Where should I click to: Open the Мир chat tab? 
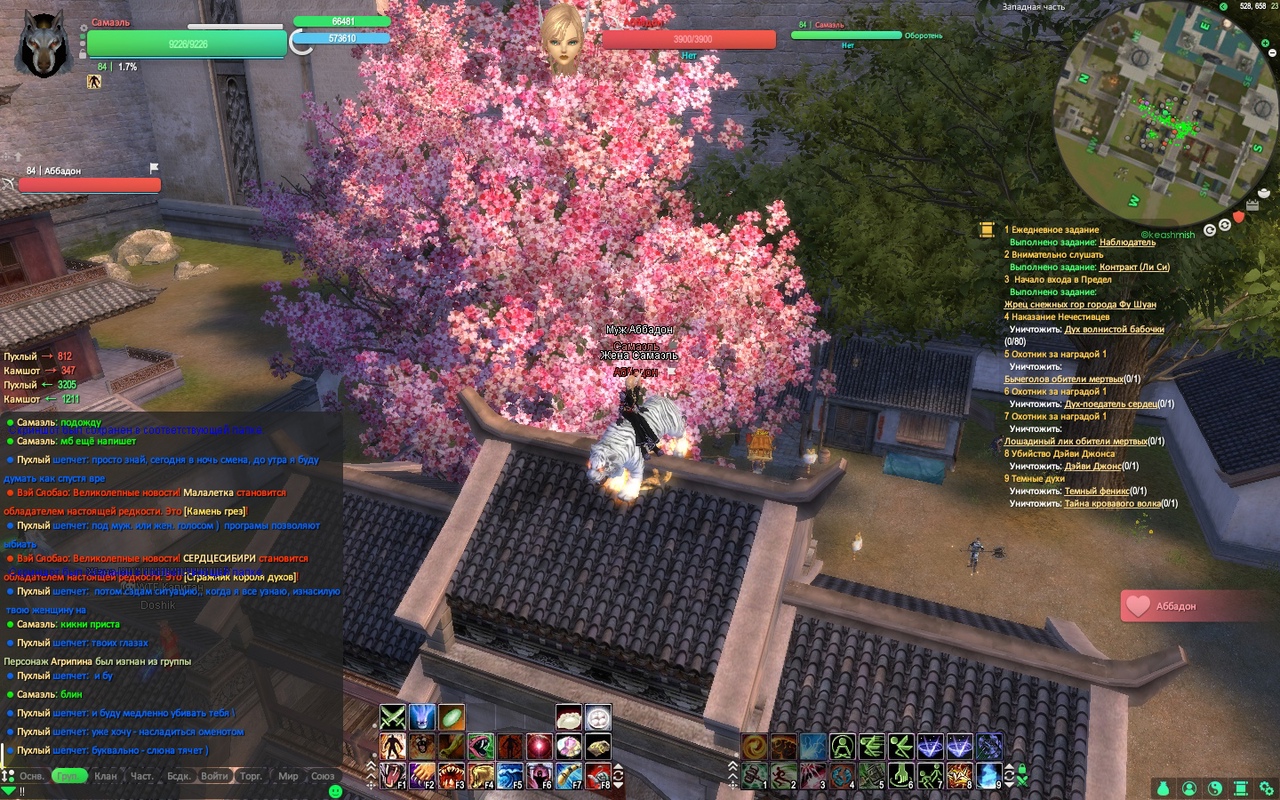click(x=288, y=776)
